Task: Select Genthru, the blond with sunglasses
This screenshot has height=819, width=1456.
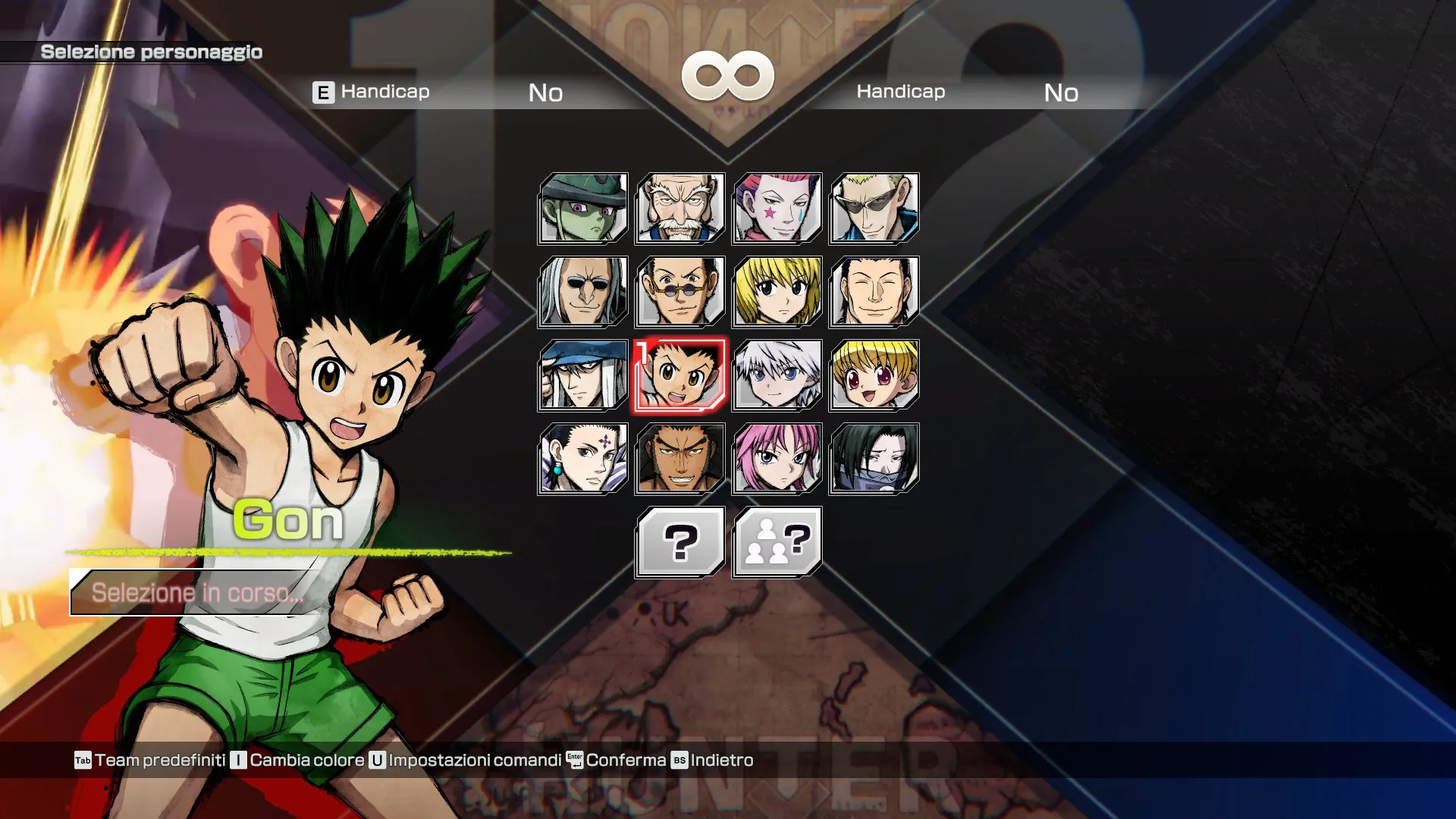Action: click(874, 209)
